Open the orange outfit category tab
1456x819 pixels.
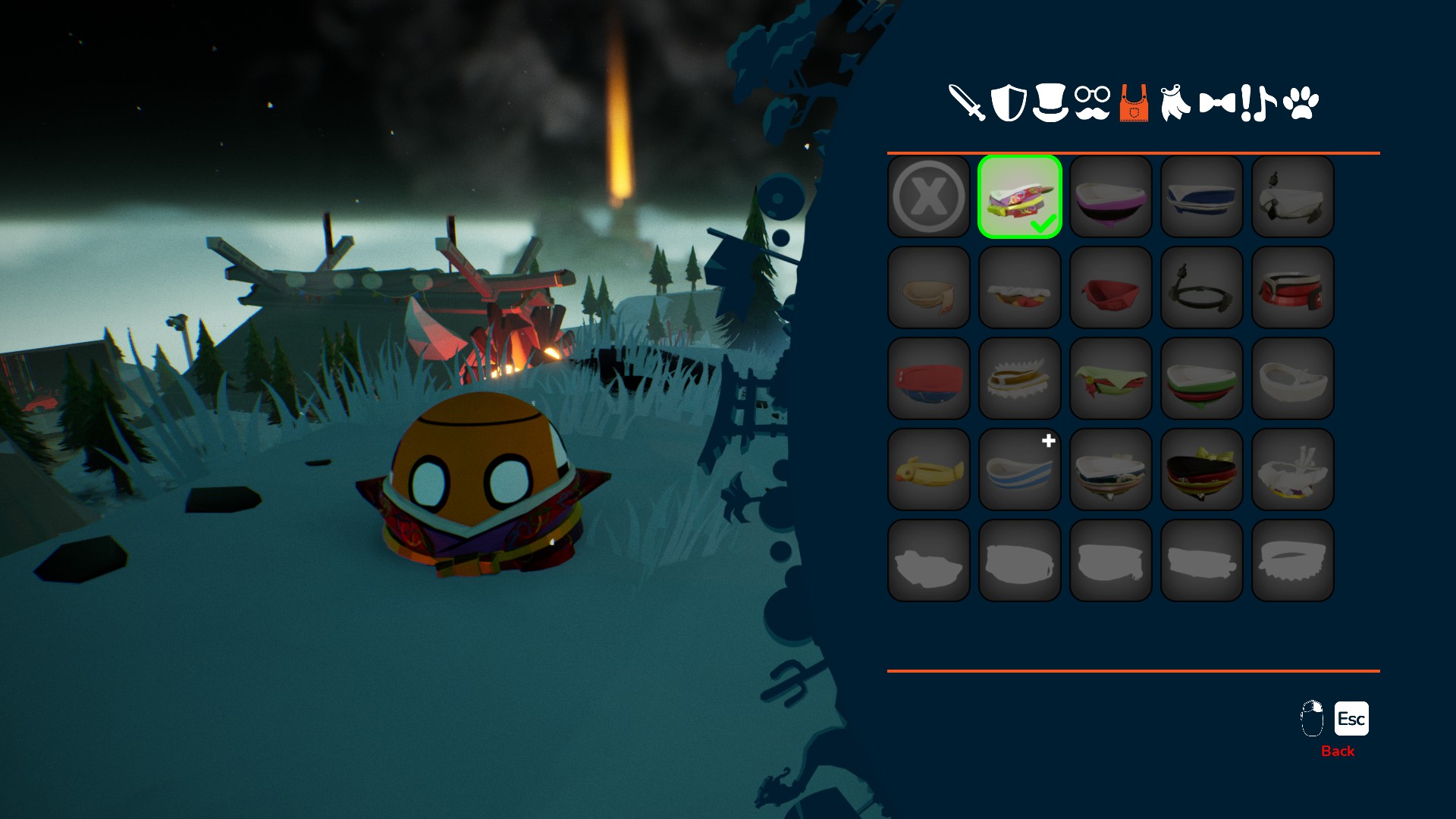coord(1134,103)
